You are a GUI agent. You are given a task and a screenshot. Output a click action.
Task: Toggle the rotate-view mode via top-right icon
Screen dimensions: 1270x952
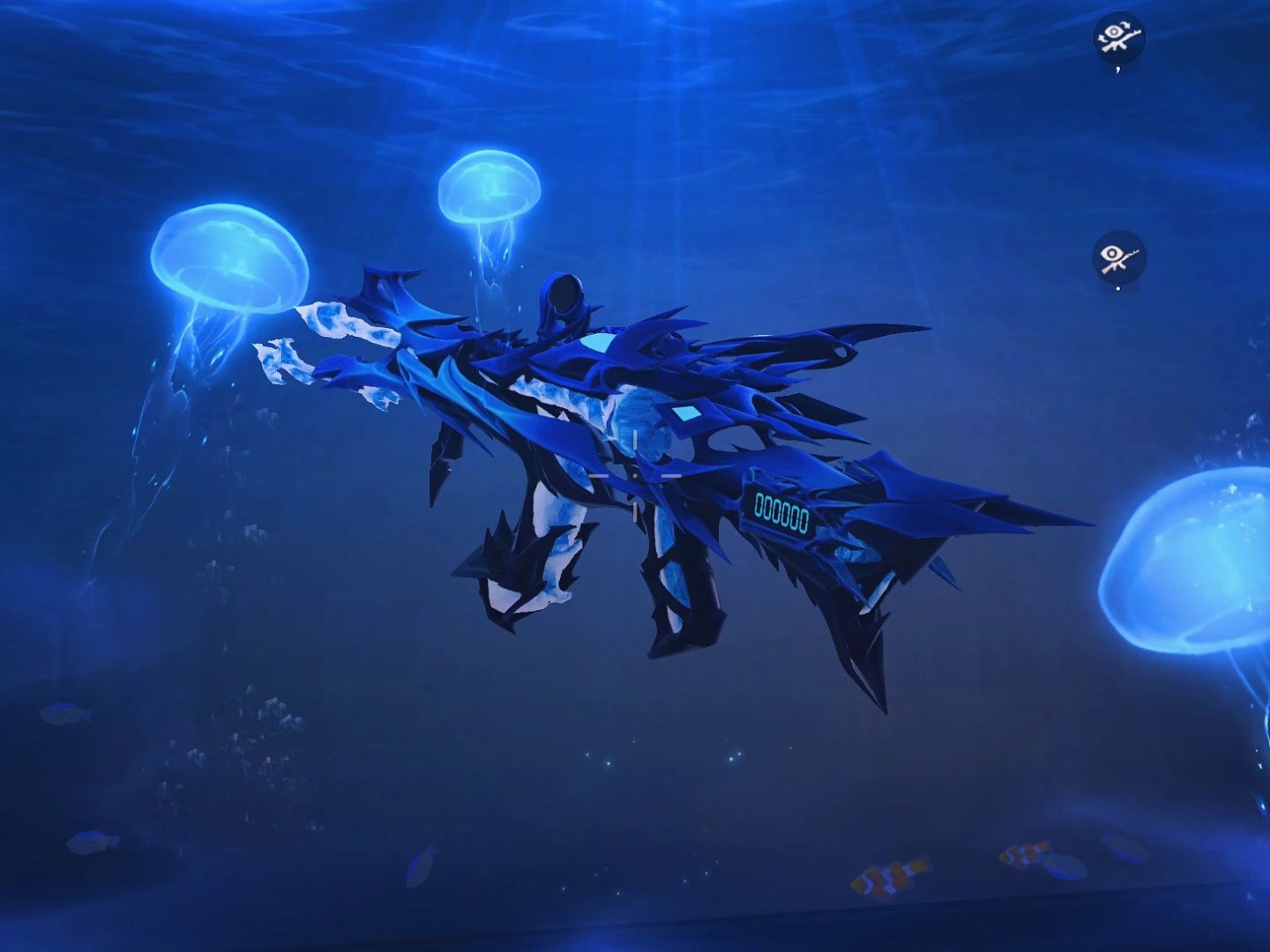coord(1117,36)
